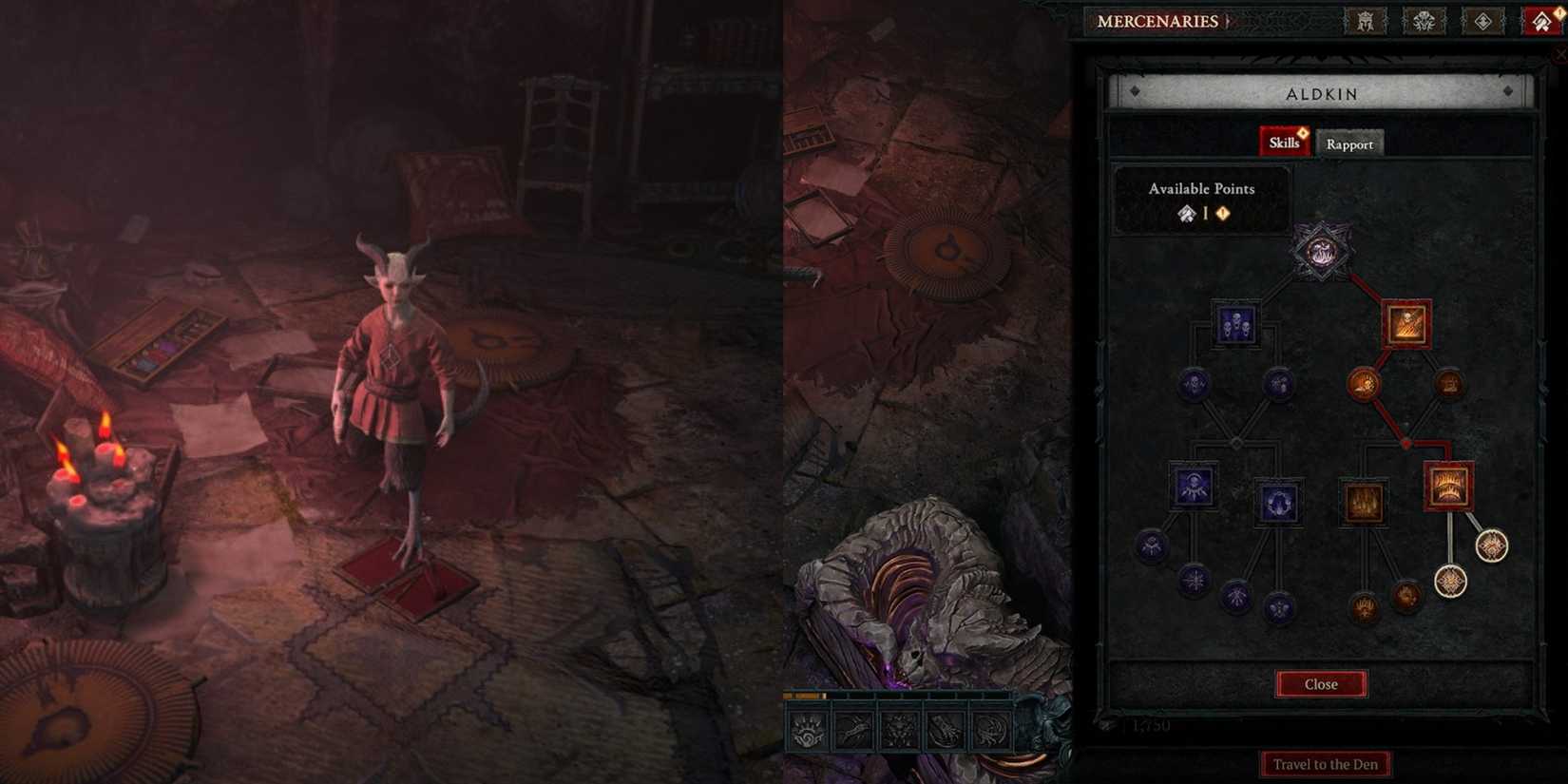Open the purple triple-skull skill node
The width and height of the screenshot is (1568, 784).
coord(1234,325)
